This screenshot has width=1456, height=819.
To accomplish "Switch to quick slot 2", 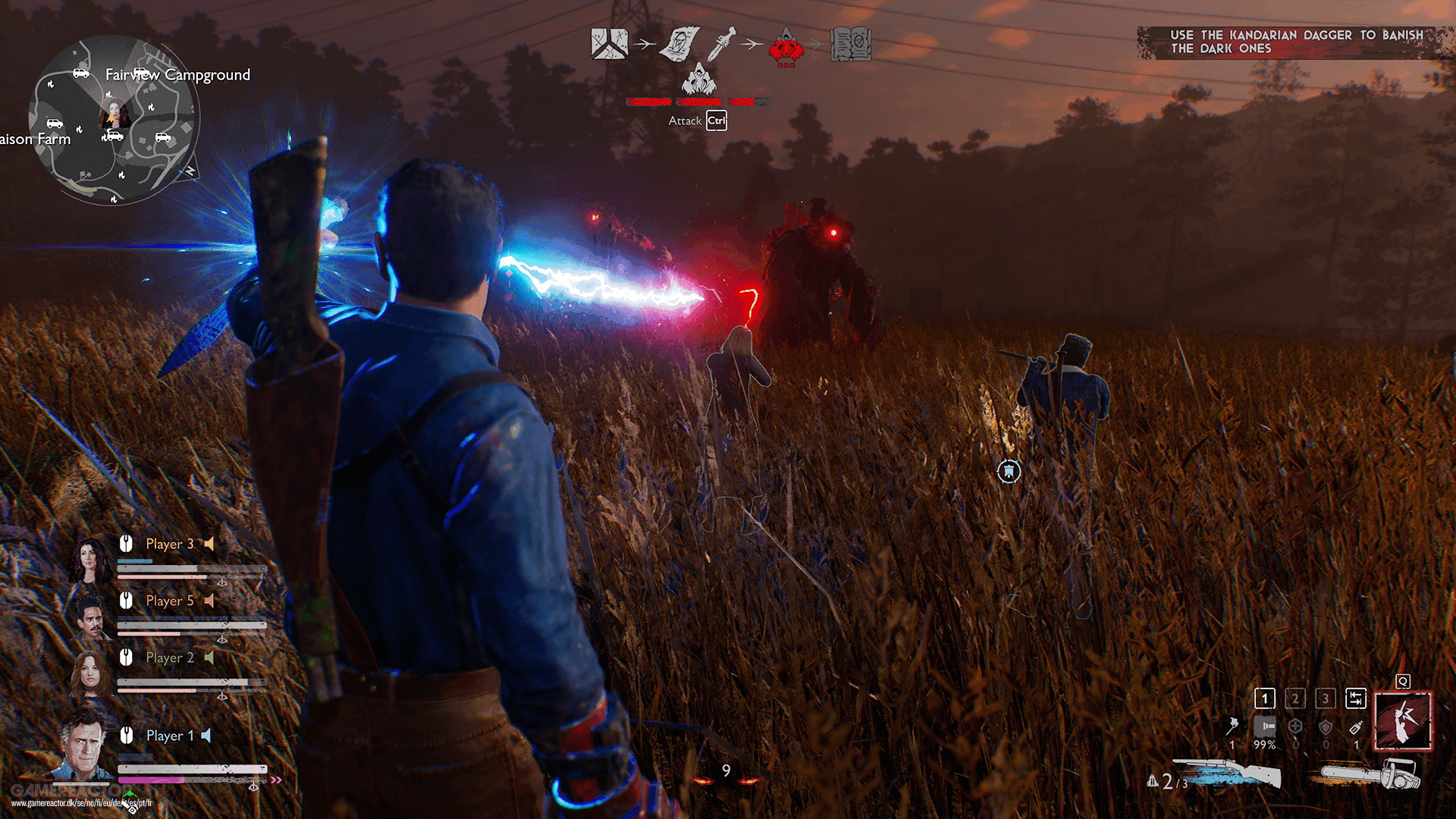I will [1295, 699].
